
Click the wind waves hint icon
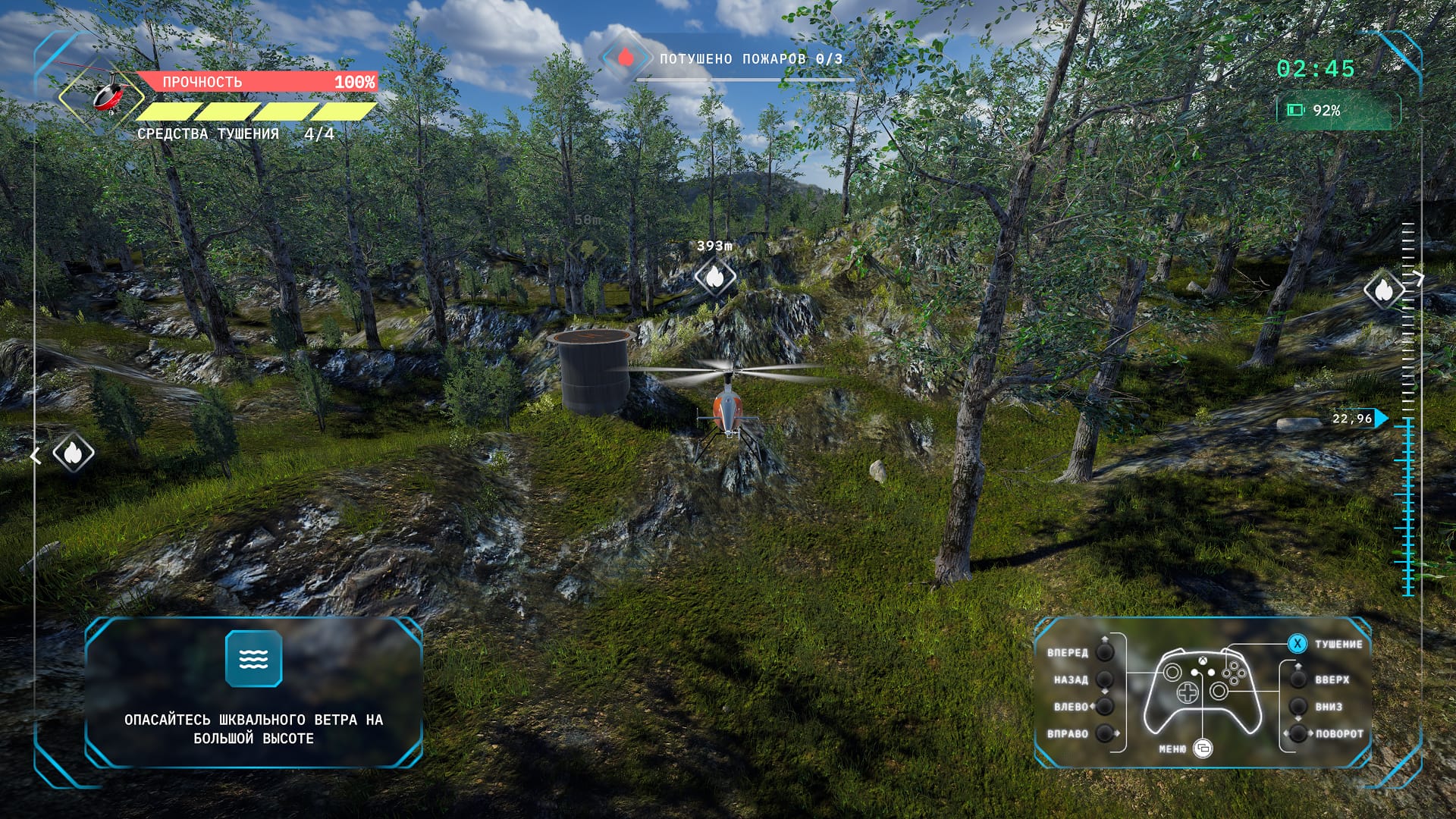[253, 658]
